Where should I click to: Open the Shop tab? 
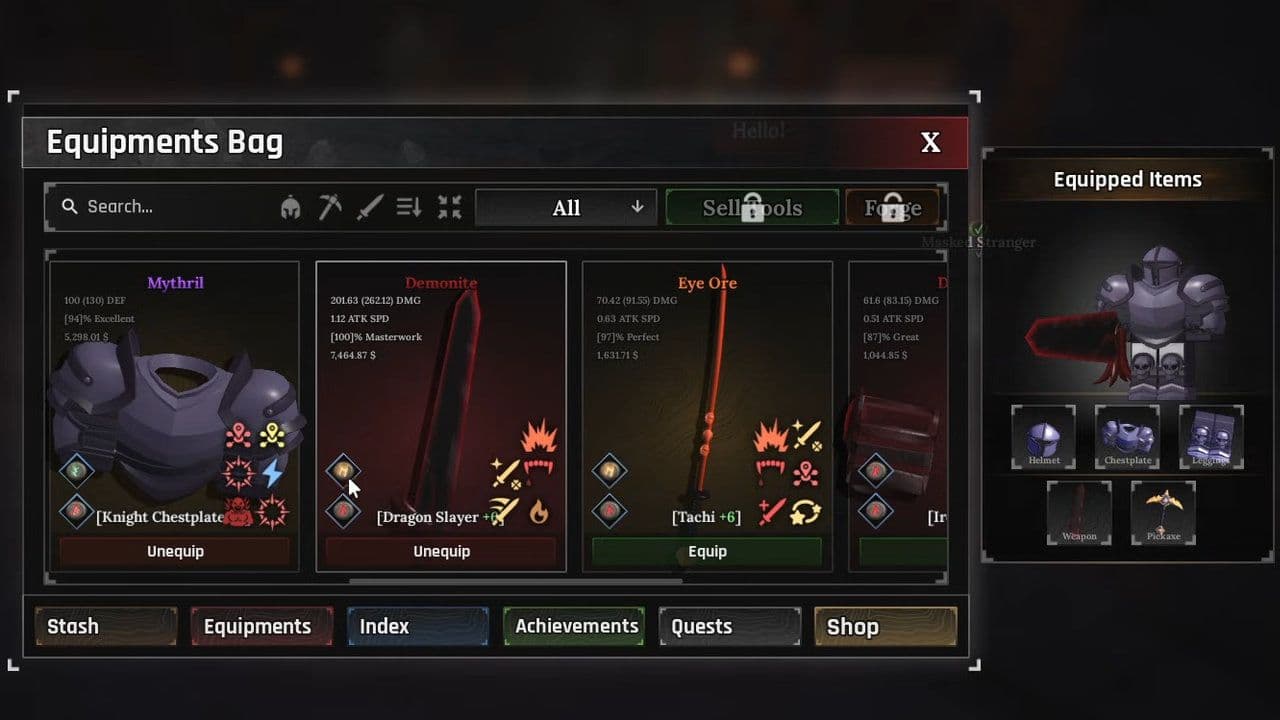pos(885,627)
